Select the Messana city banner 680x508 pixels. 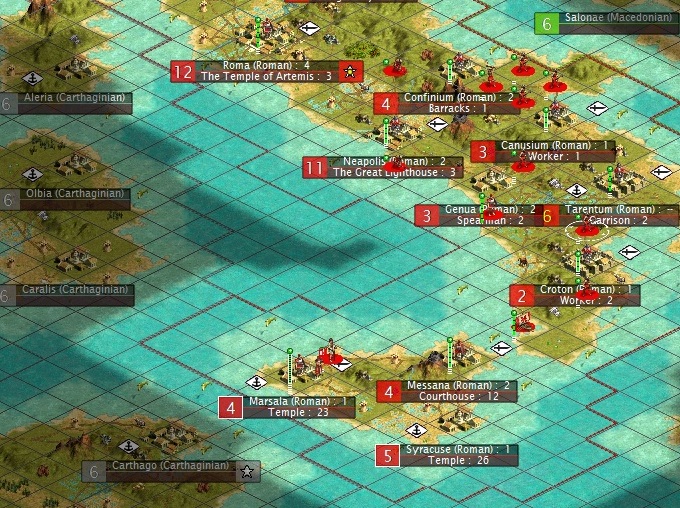(x=458, y=385)
